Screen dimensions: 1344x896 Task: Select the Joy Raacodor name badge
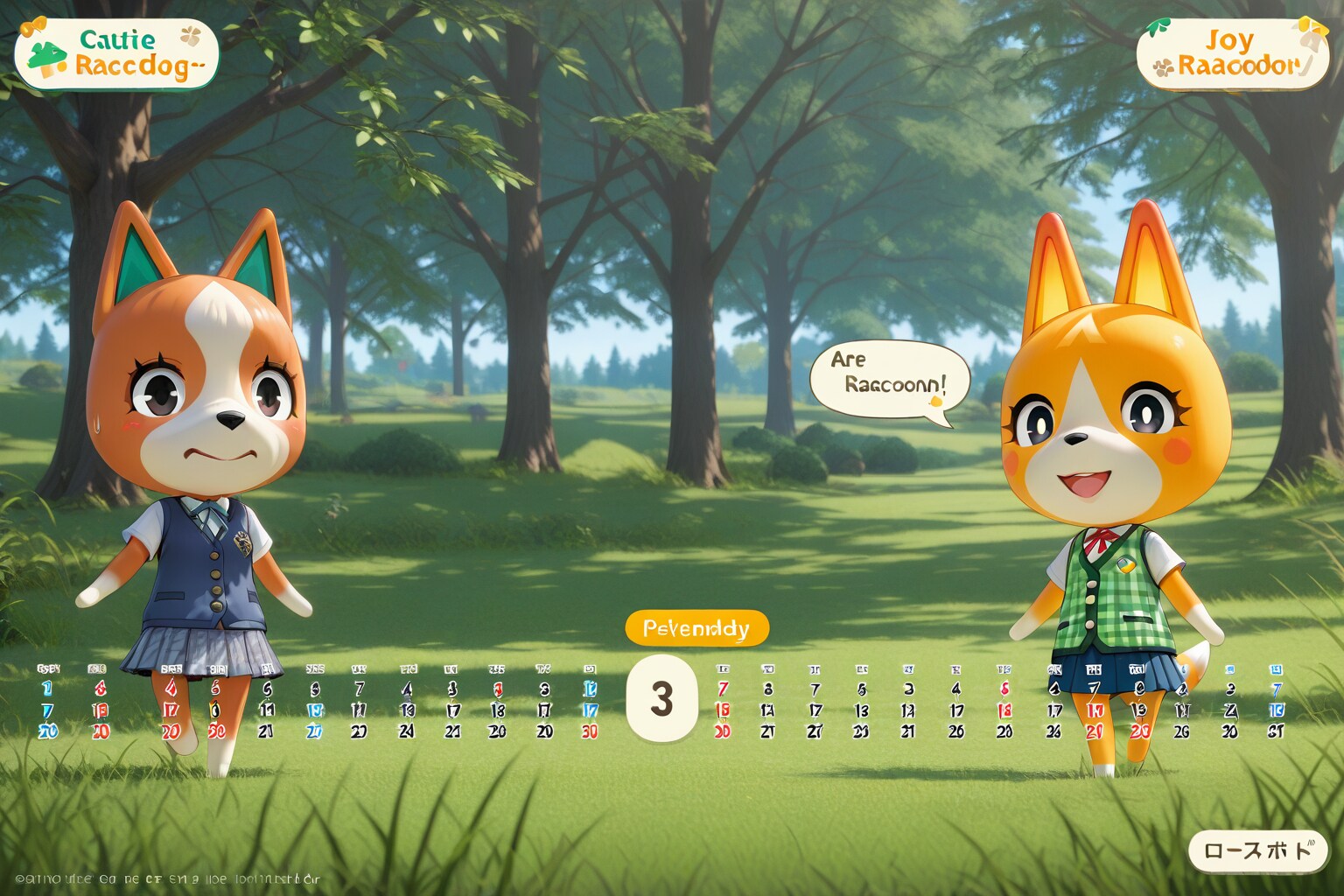[1232, 53]
